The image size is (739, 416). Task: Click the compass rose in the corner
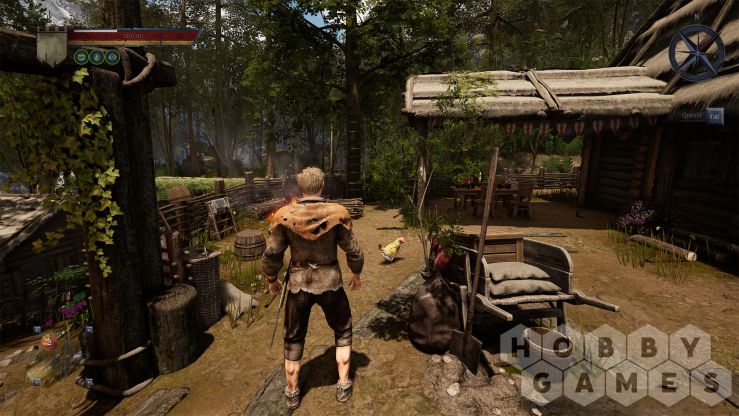(x=696, y=52)
